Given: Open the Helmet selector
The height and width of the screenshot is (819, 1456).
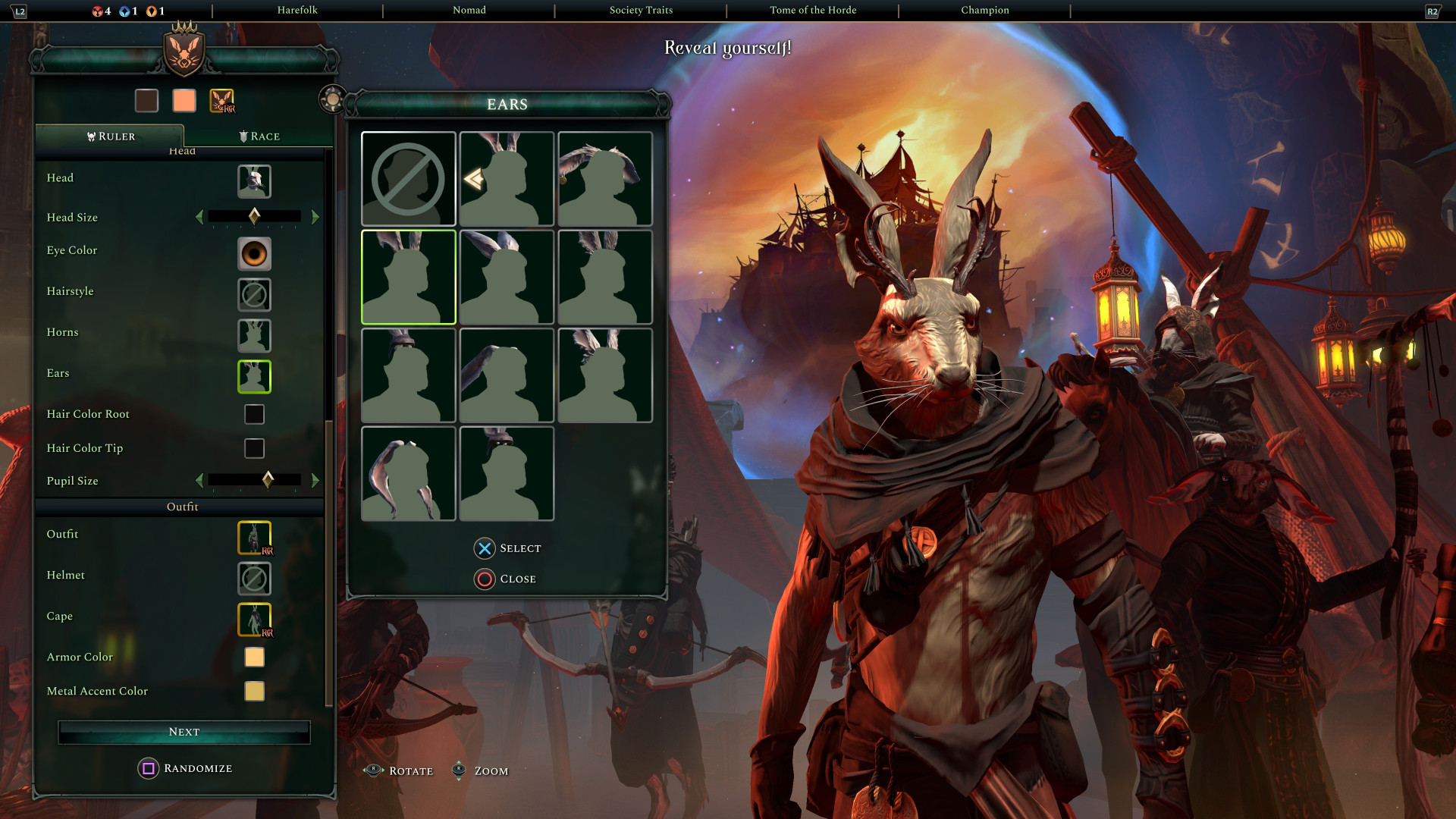Looking at the screenshot, I should point(254,579).
